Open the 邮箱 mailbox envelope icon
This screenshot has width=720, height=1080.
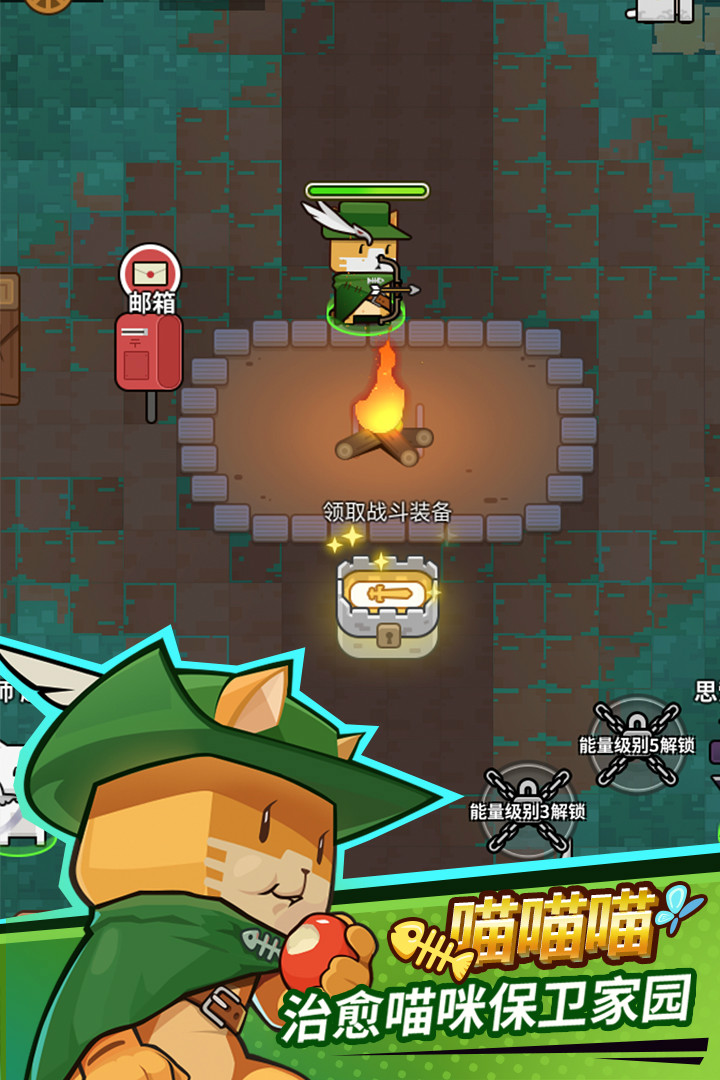(x=150, y=271)
